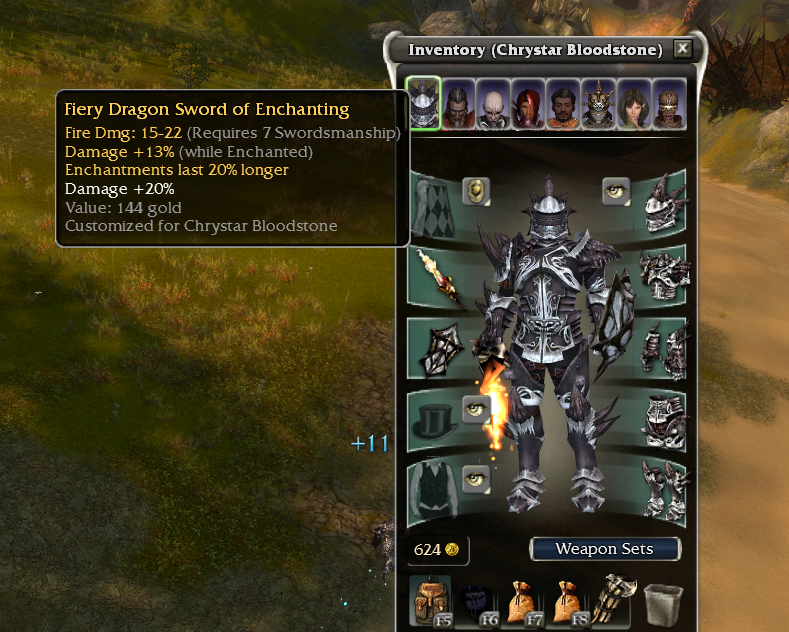Toggle the eye icon beside the helmet

(x=616, y=190)
